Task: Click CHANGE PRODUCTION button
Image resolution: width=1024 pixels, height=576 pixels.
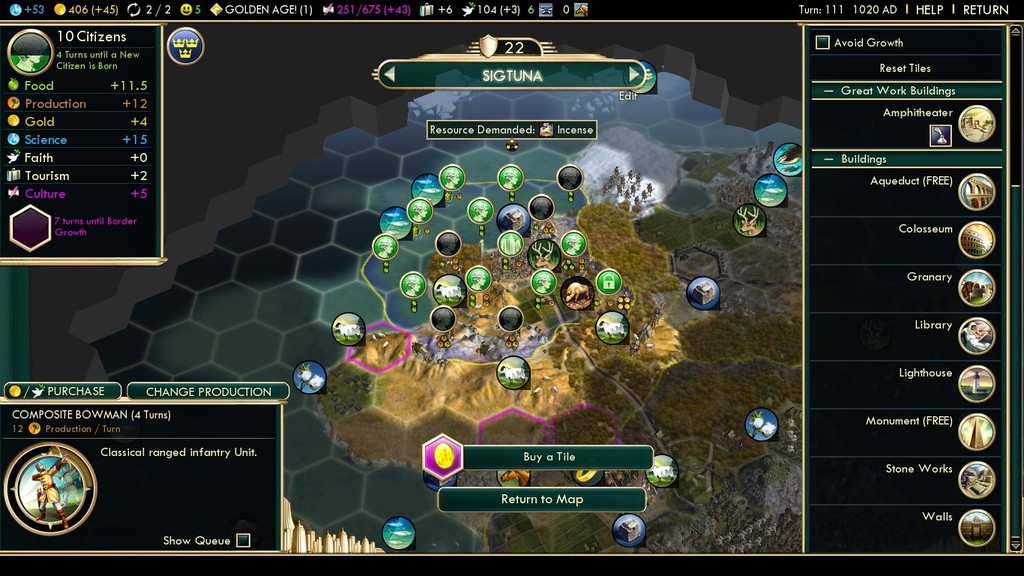Action: click(x=208, y=392)
